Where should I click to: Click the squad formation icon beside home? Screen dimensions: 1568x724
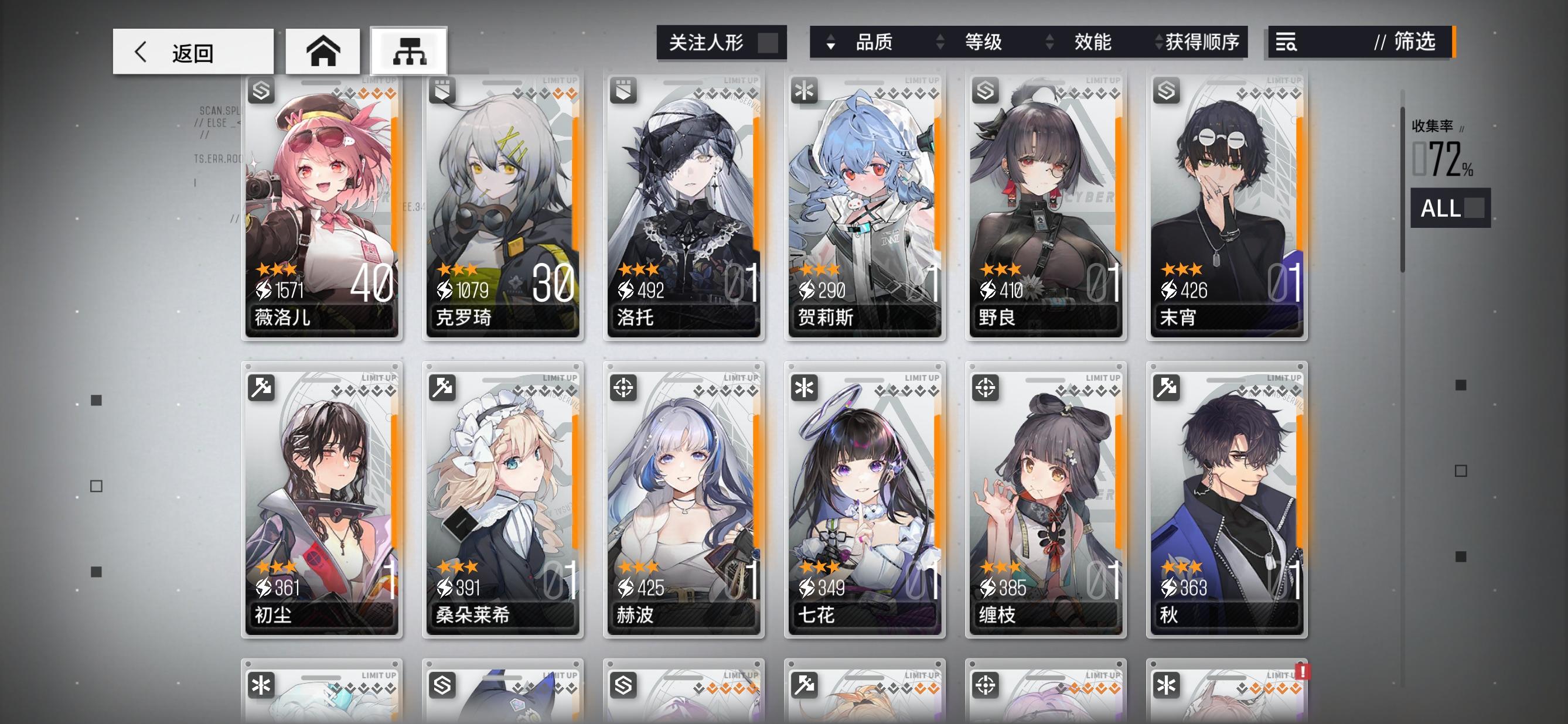(x=409, y=51)
